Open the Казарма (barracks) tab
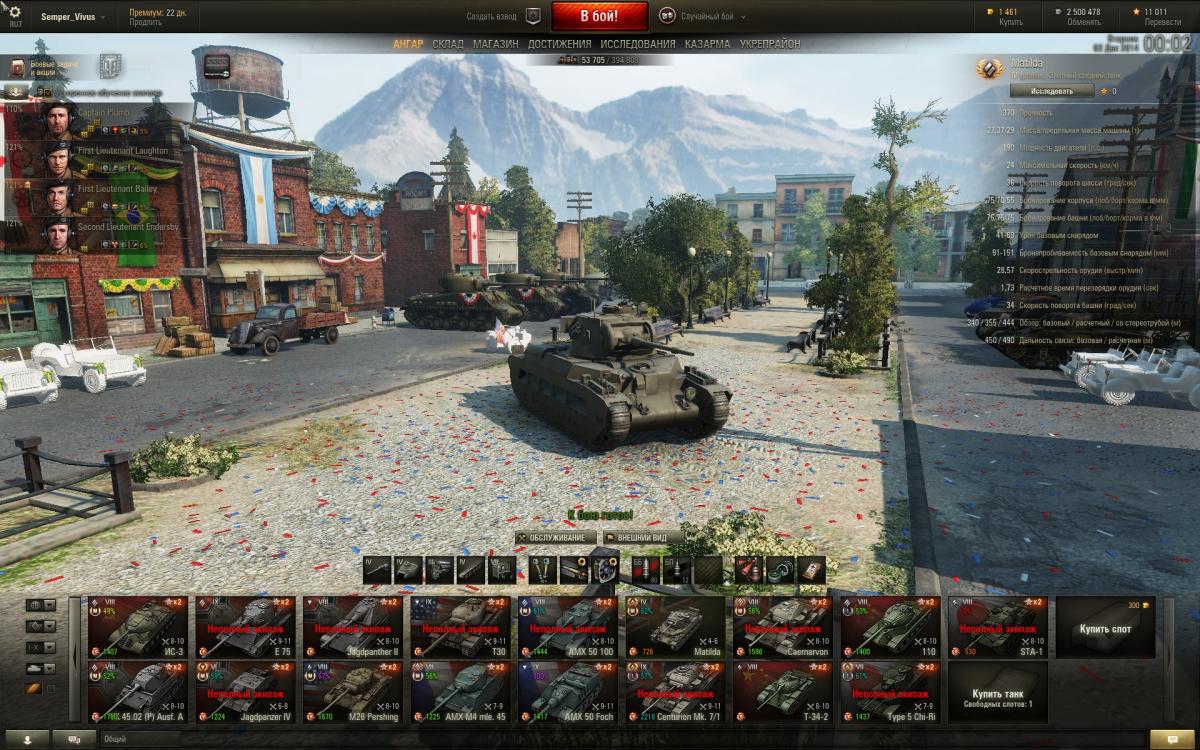This screenshot has height=750, width=1200. pyautogui.click(x=708, y=44)
